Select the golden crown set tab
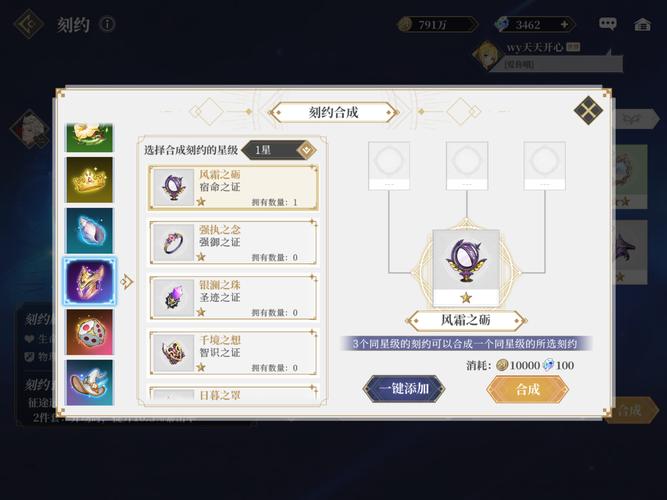Image resolution: width=667 pixels, height=500 pixels. [90, 180]
